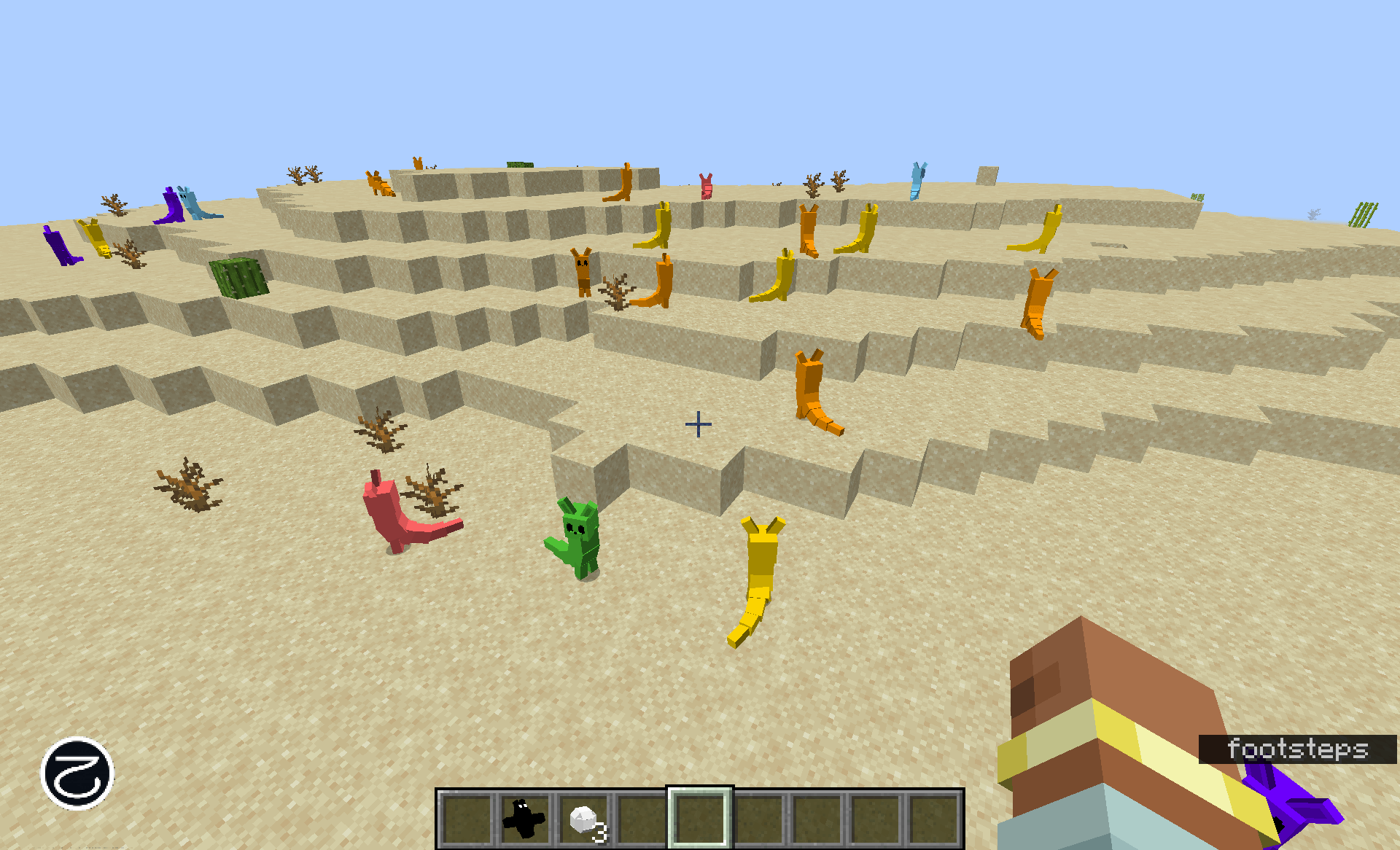
Task: Click the cactus block on the dune ledge
Action: [237, 277]
